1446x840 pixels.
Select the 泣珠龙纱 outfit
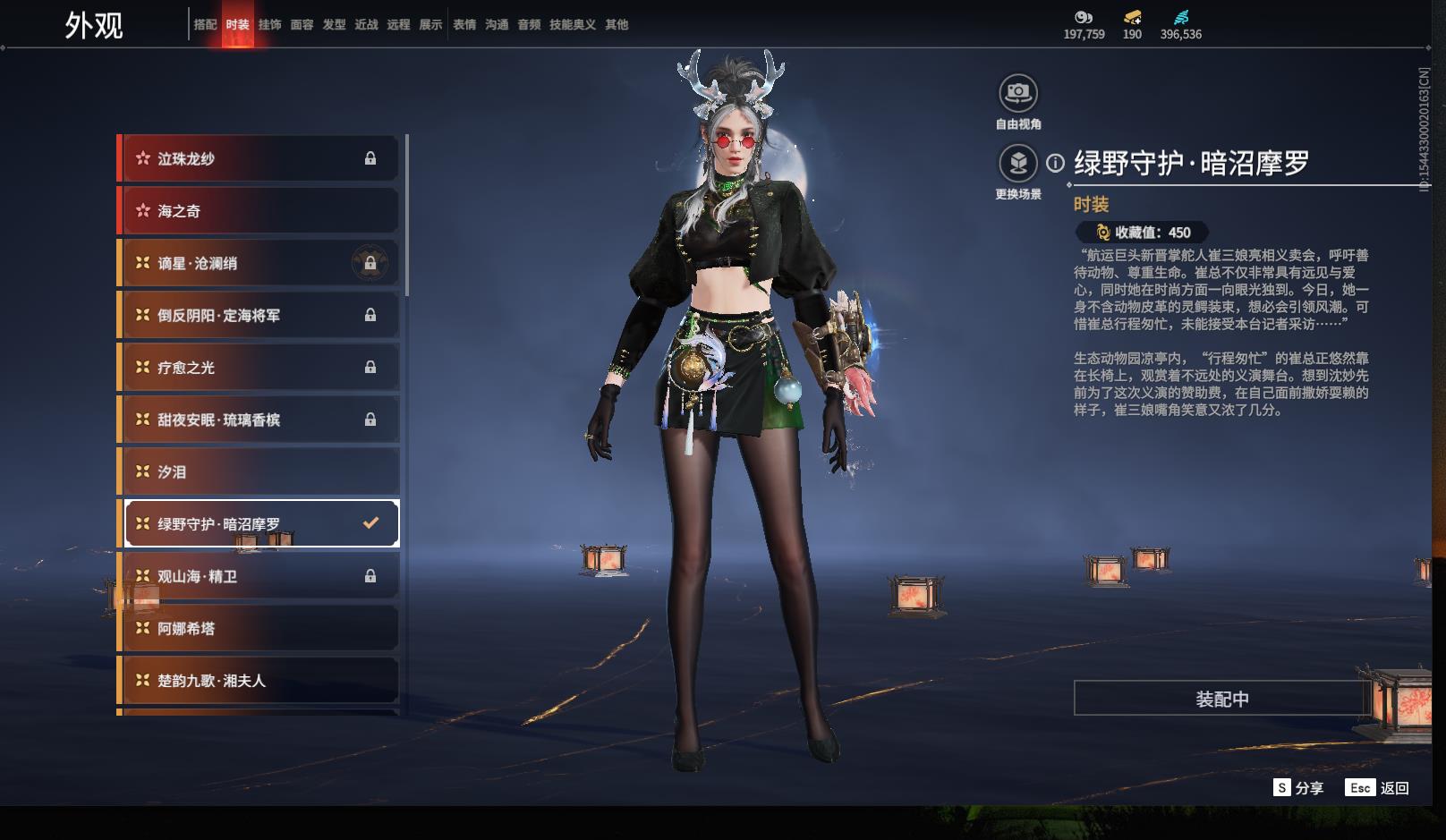[x=259, y=159]
